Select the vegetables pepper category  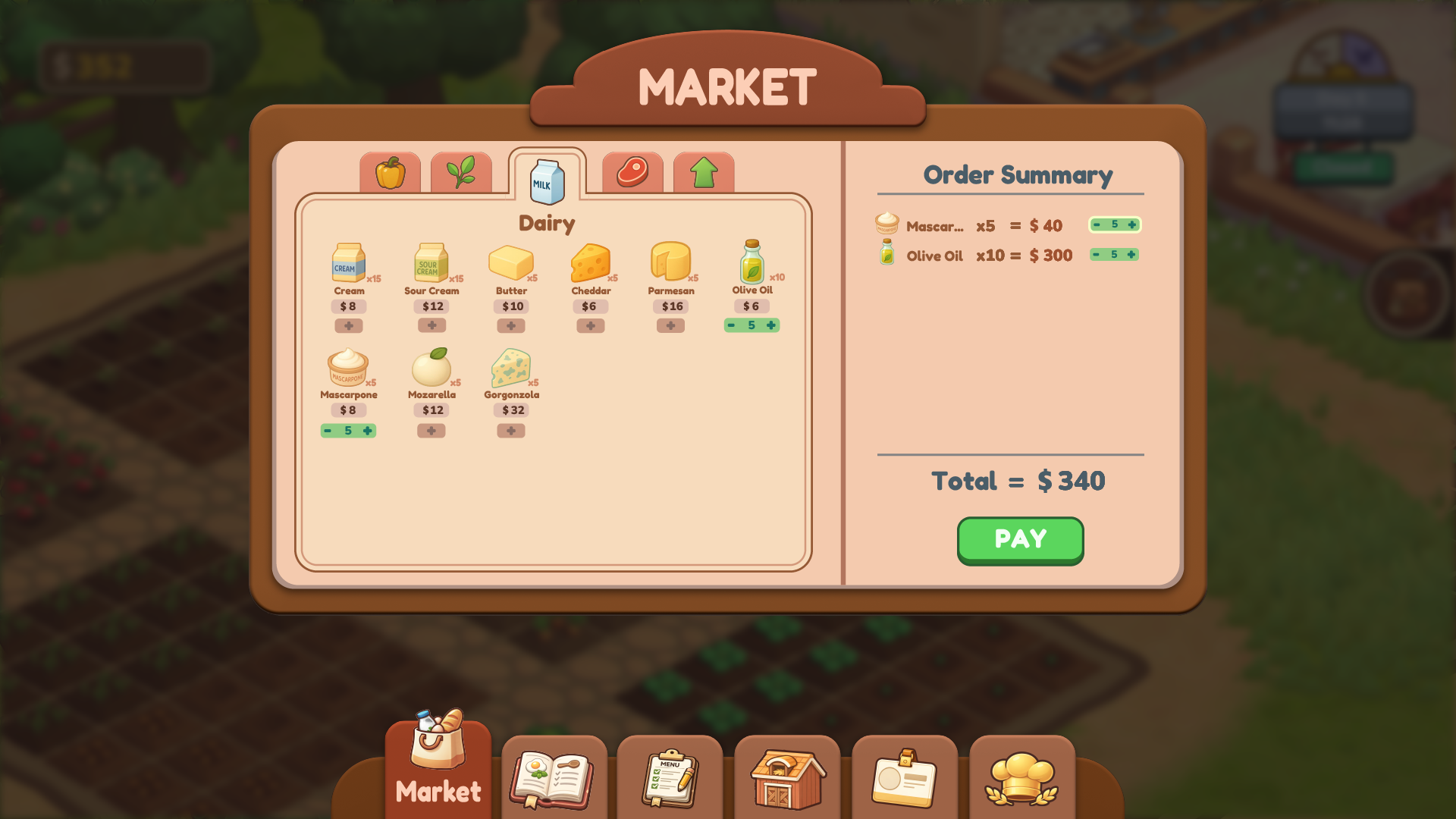390,173
